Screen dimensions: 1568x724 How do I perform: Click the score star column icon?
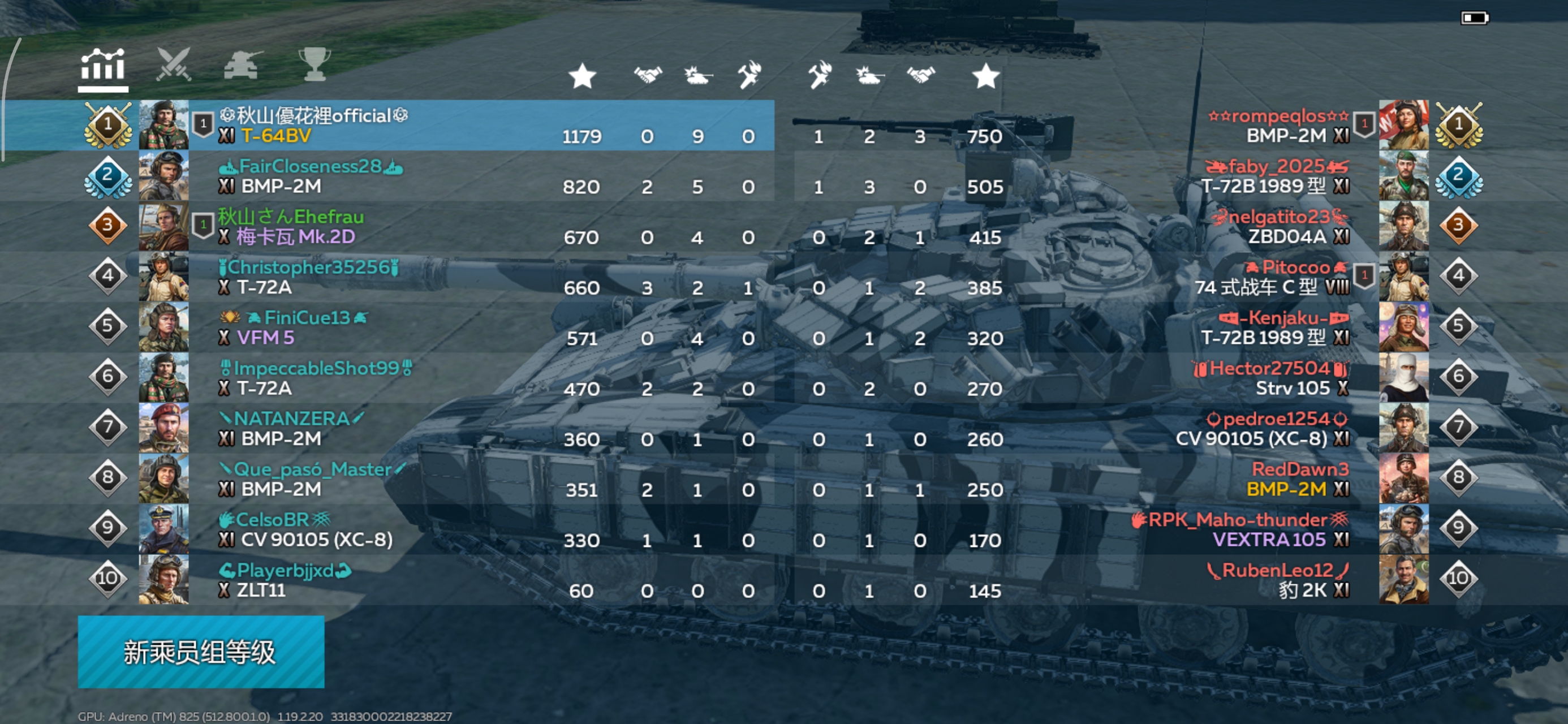pos(581,74)
